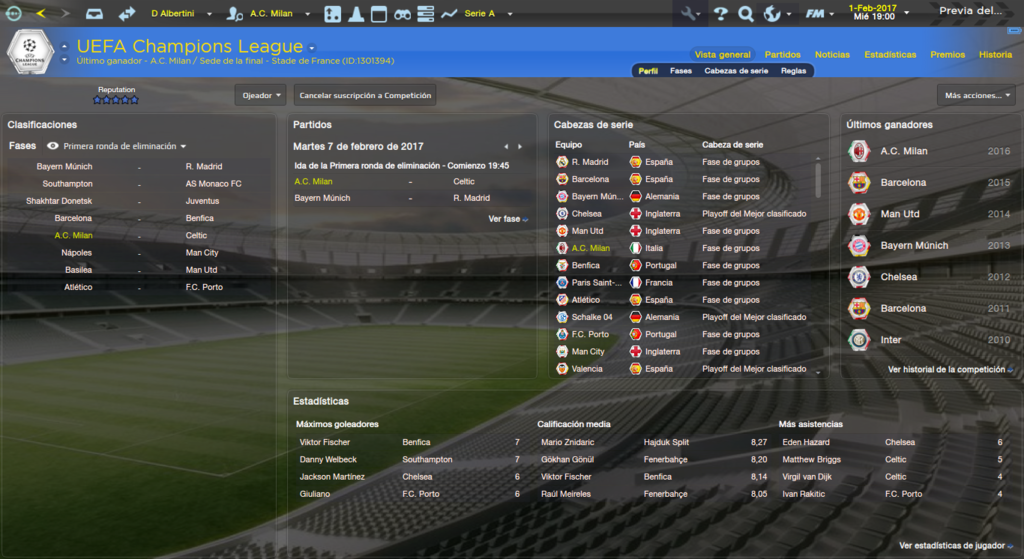
Task: Open the Noticias tab
Action: (x=832, y=54)
